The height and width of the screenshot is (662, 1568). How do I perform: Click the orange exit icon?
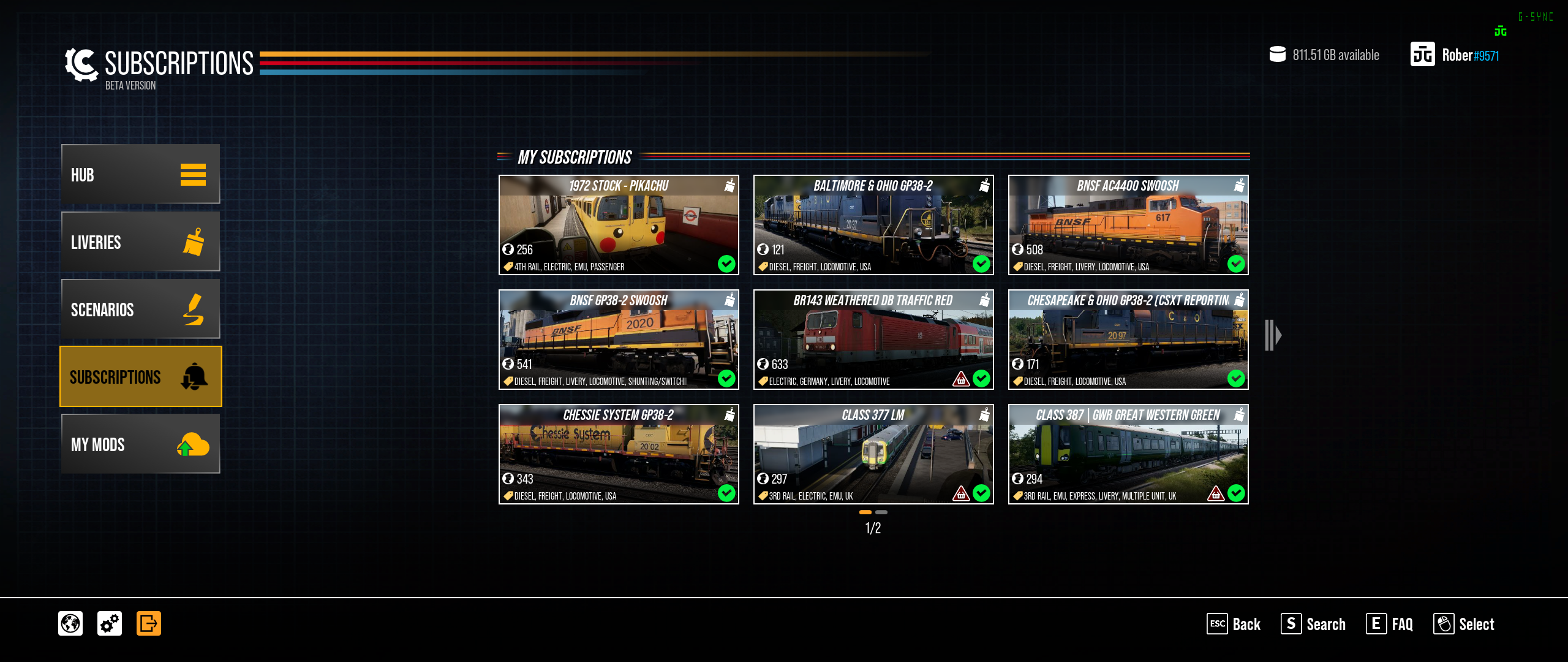[x=149, y=623]
